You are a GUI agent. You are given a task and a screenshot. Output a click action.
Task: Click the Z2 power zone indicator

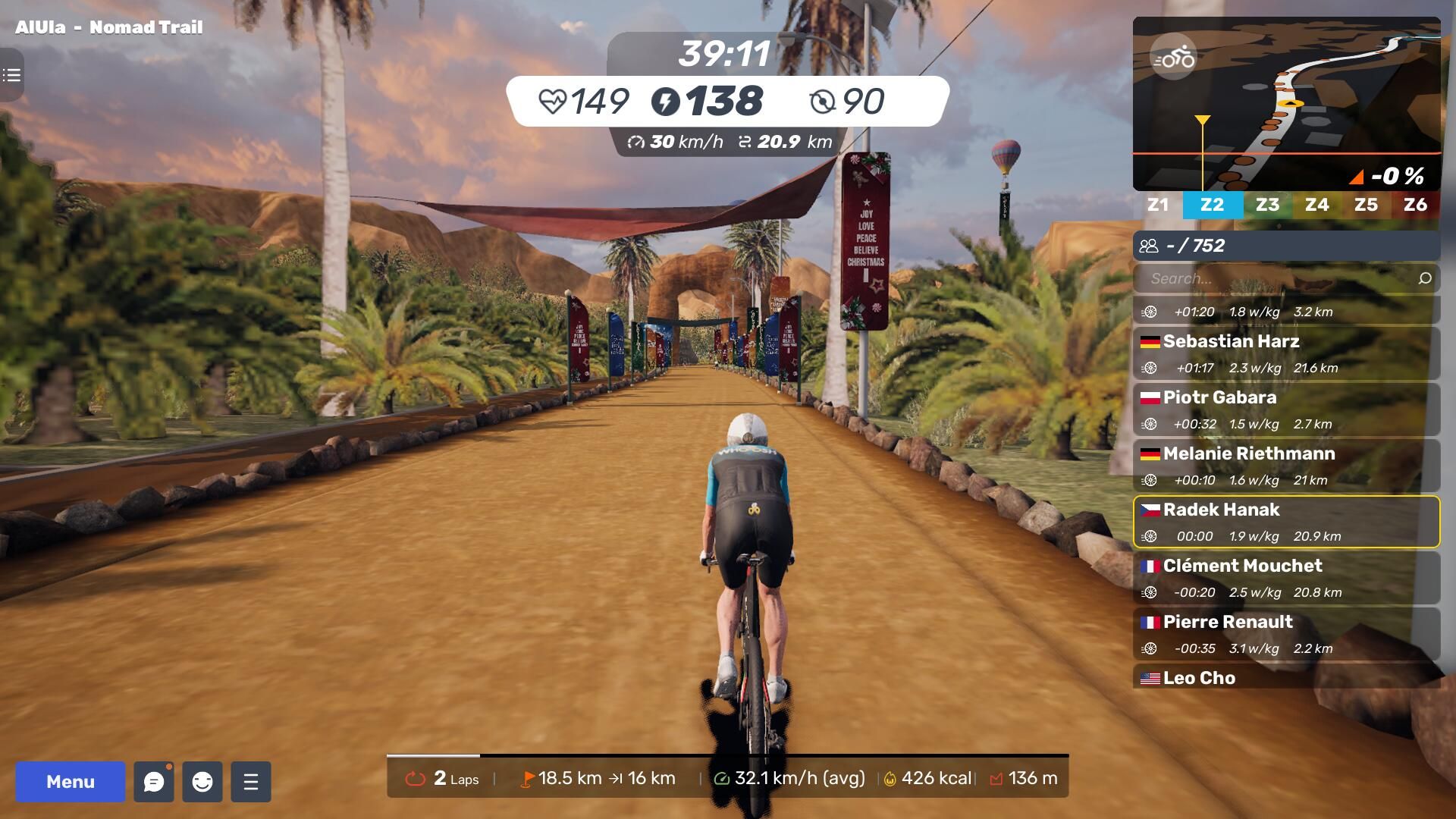click(x=1212, y=205)
